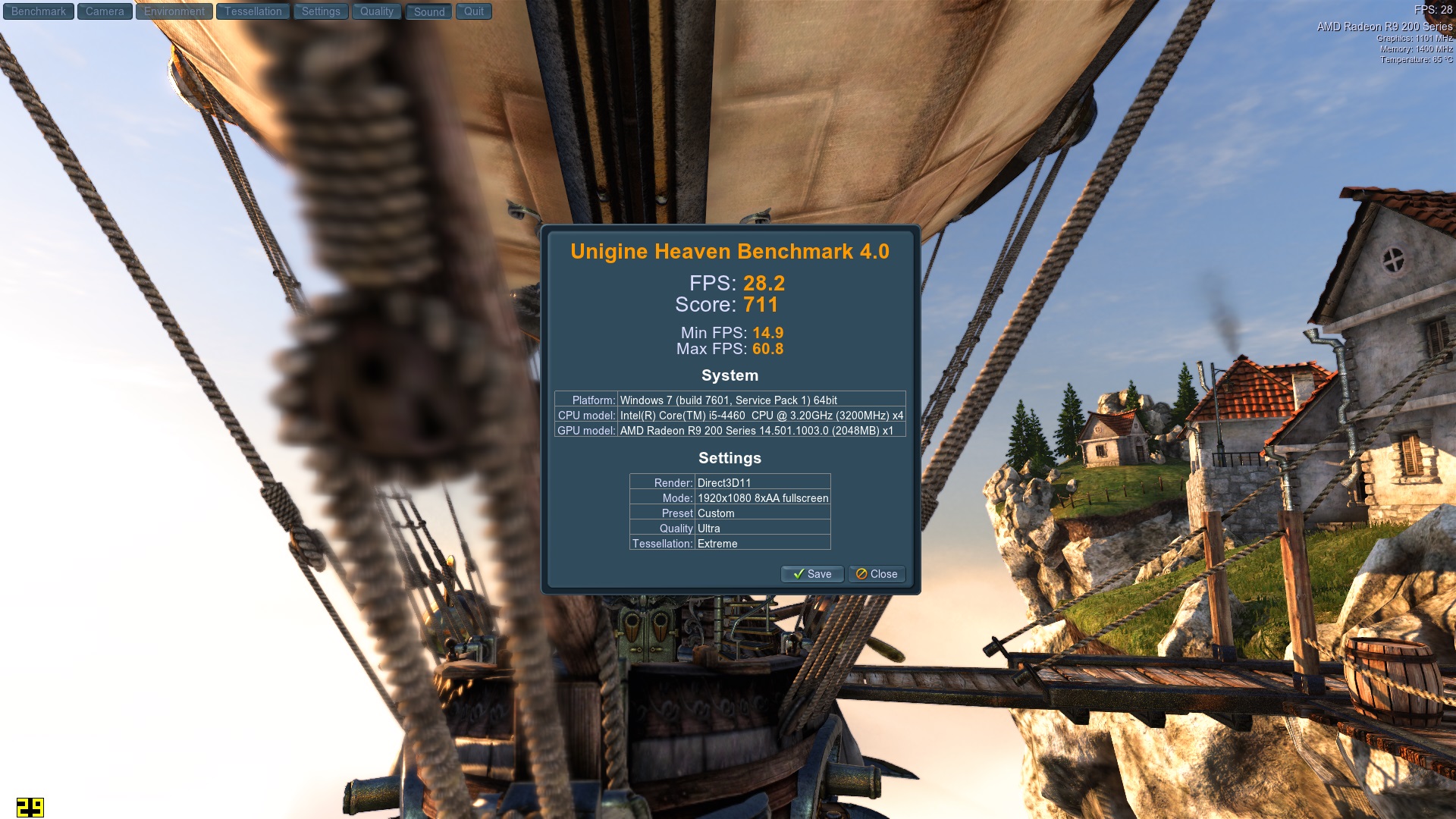
Task: Close the benchmark results dialog
Action: 877,574
